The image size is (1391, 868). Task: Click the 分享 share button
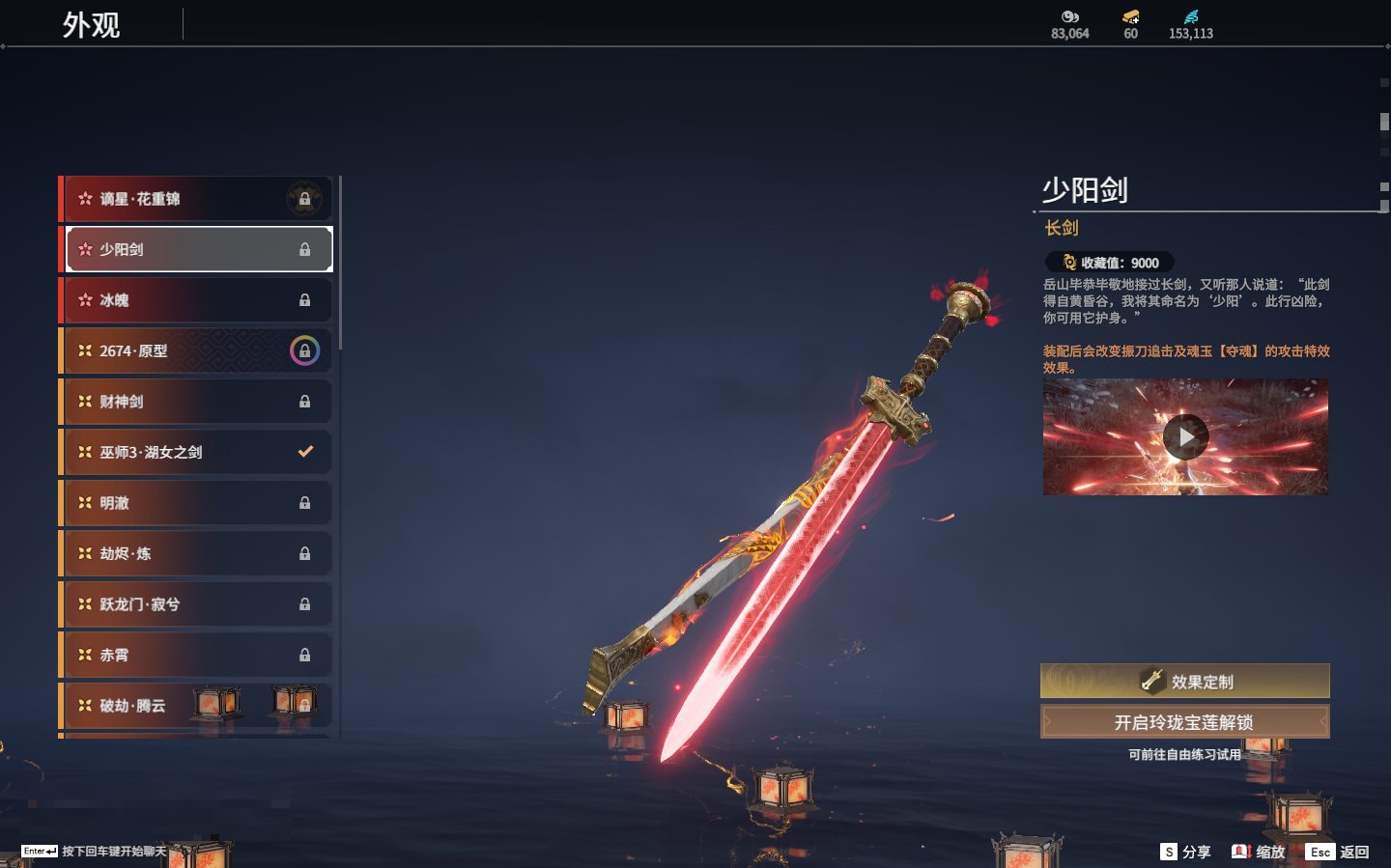1185,852
